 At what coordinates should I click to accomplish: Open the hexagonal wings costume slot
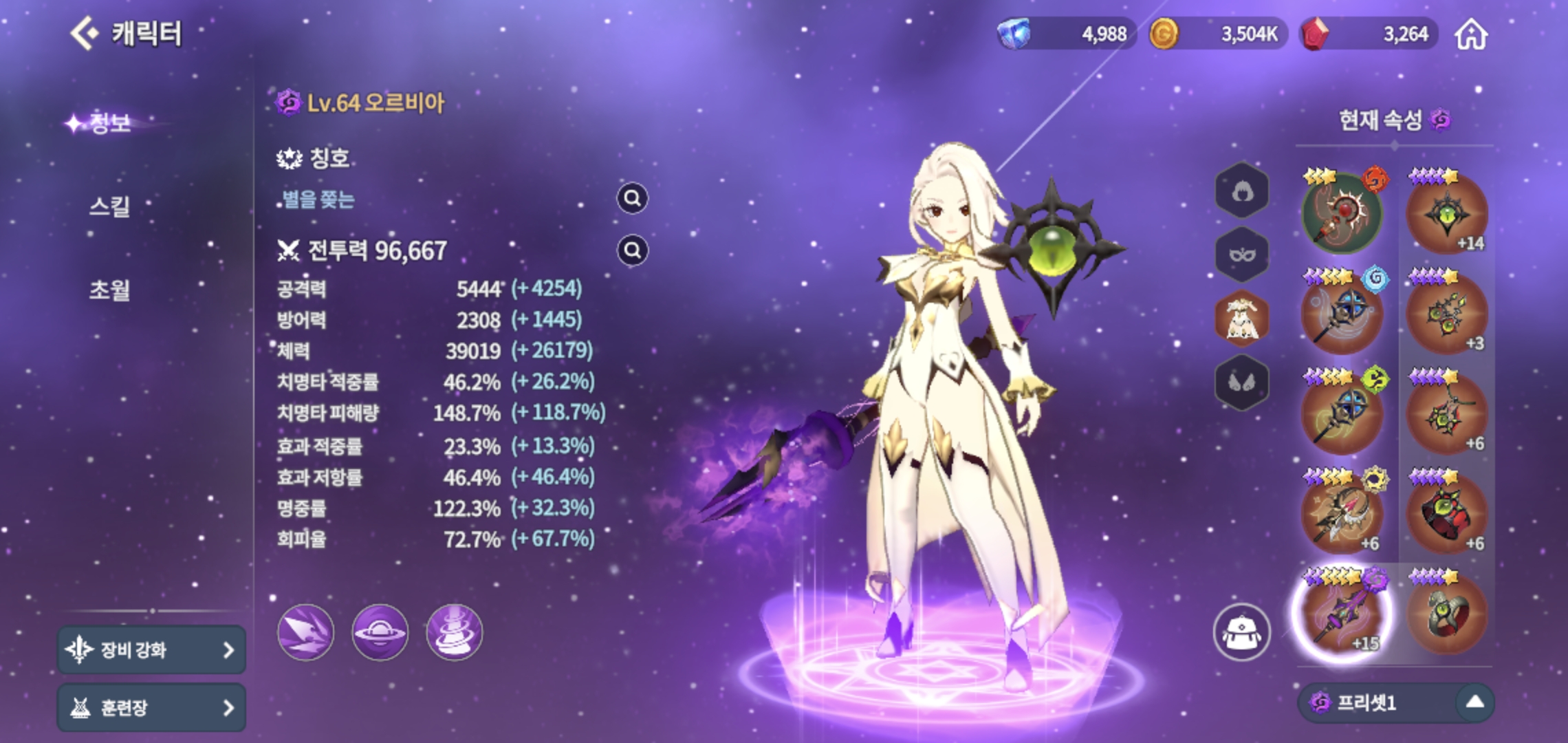tap(1241, 383)
